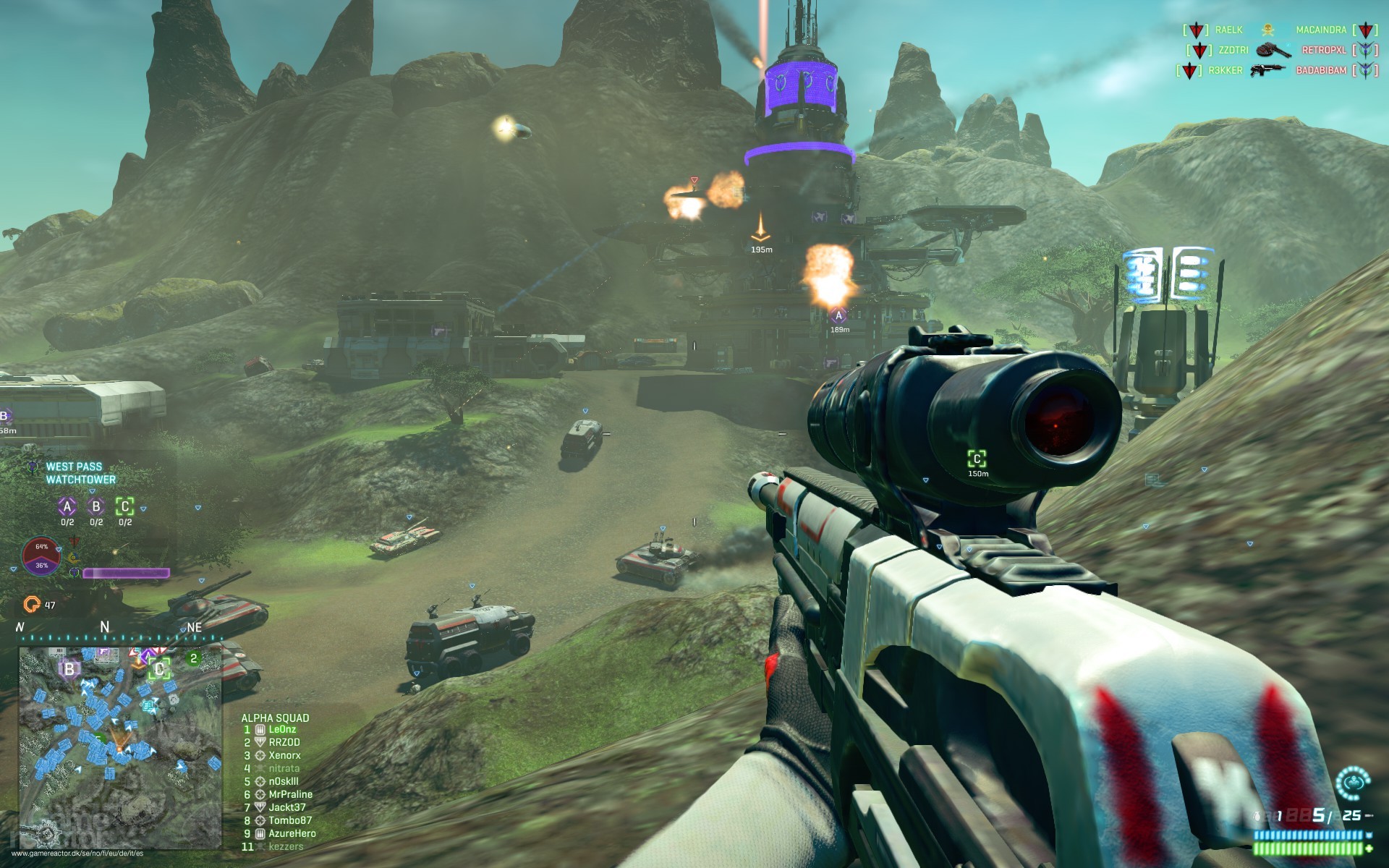Toggle the control point B indicator
Viewport: 1389px width, 868px height.
pos(96,506)
